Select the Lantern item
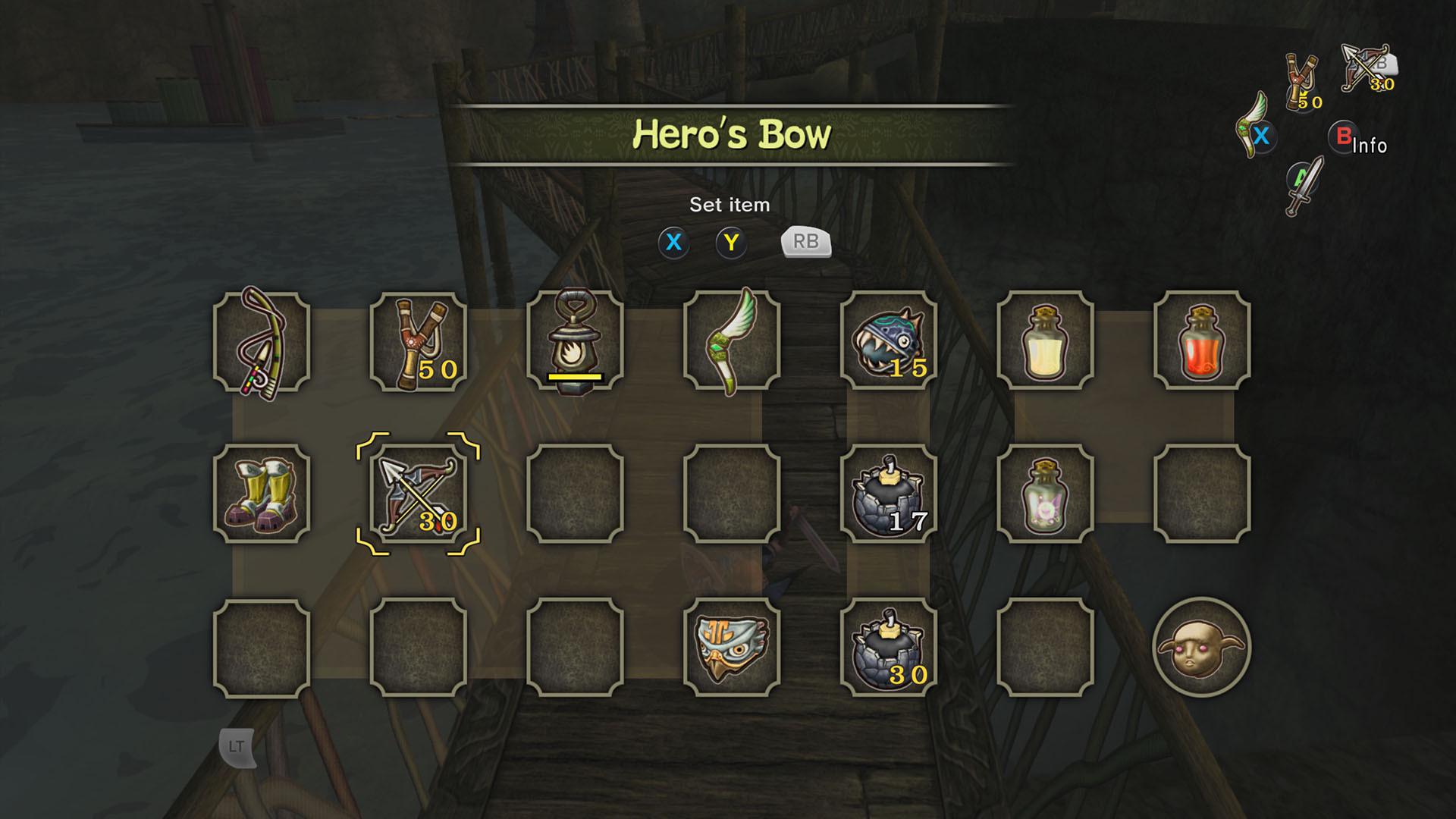 coord(576,341)
